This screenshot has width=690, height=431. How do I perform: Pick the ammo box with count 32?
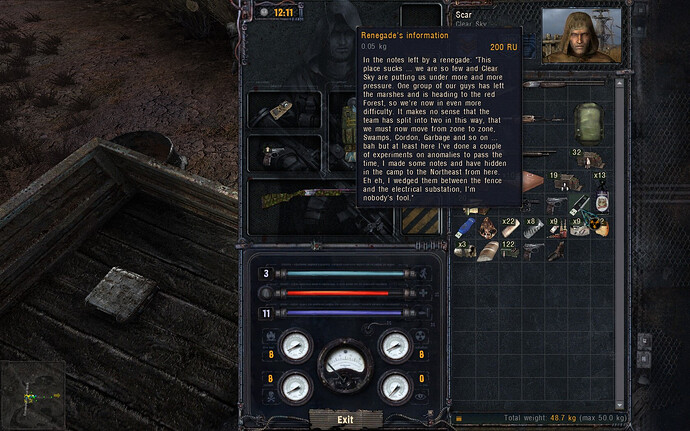click(593, 158)
